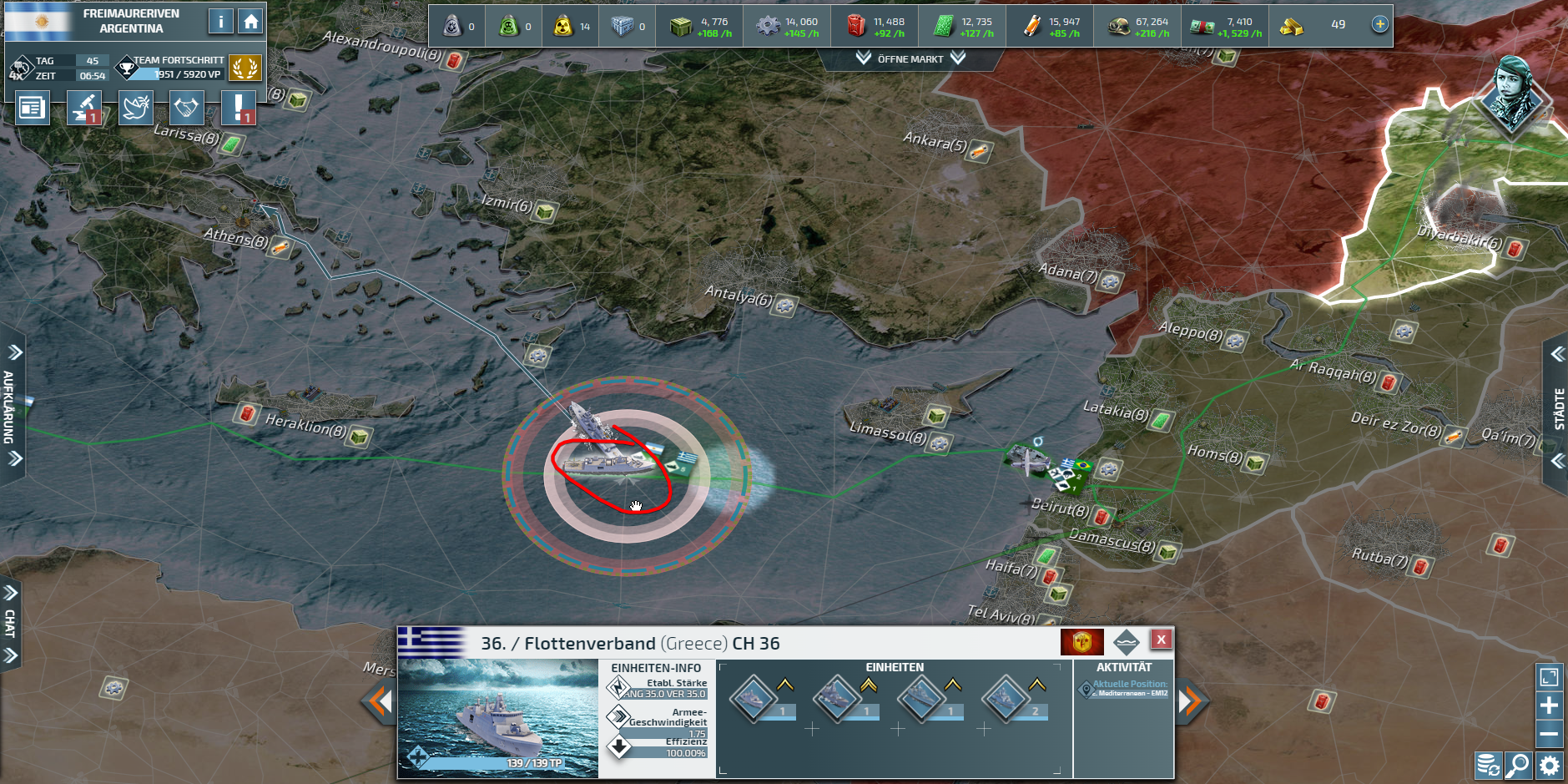Close the Flottenverband unit panel
Image resolution: width=1568 pixels, height=784 pixels.
1161,640
